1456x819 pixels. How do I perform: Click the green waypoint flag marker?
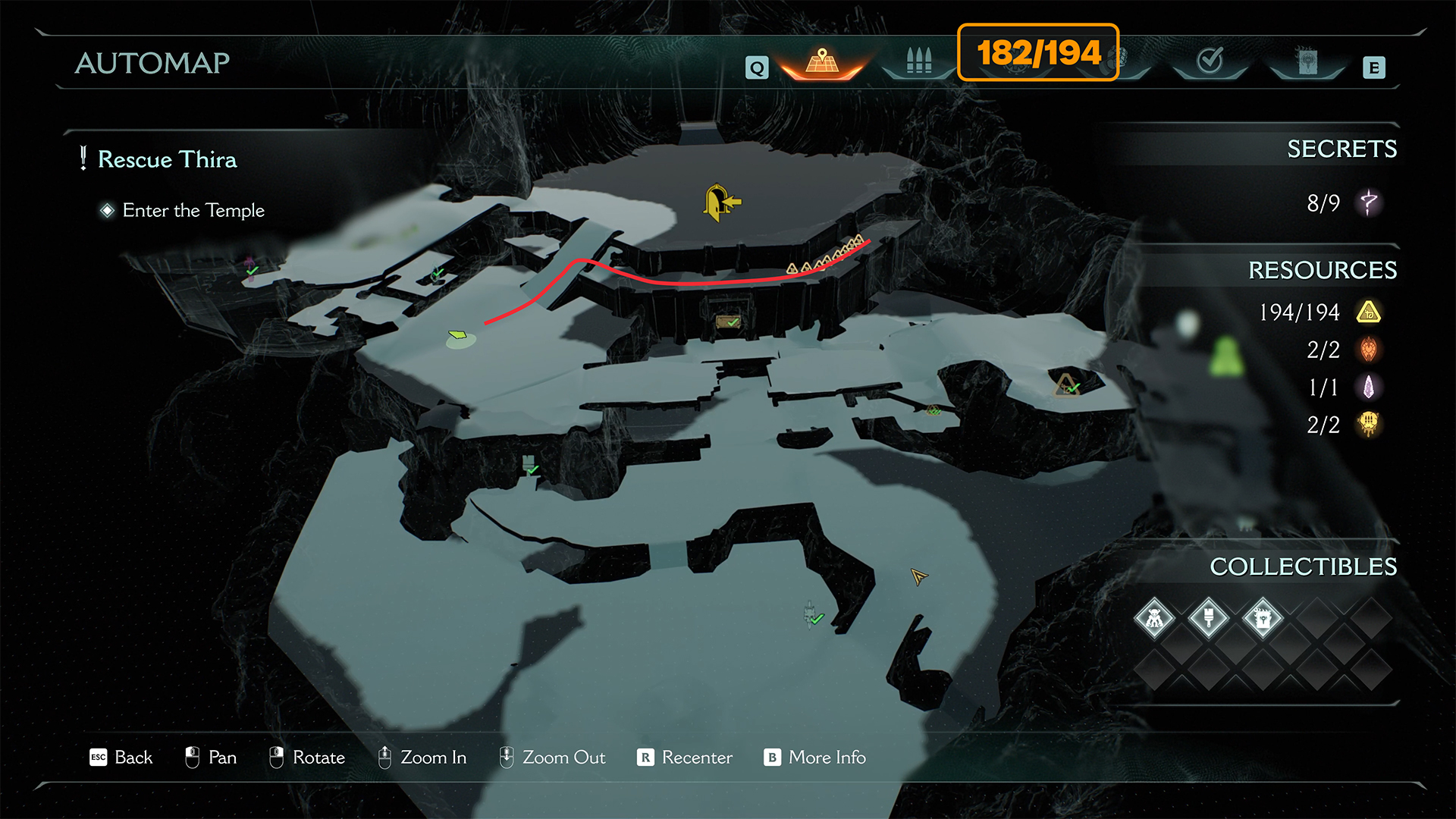[x=458, y=335]
